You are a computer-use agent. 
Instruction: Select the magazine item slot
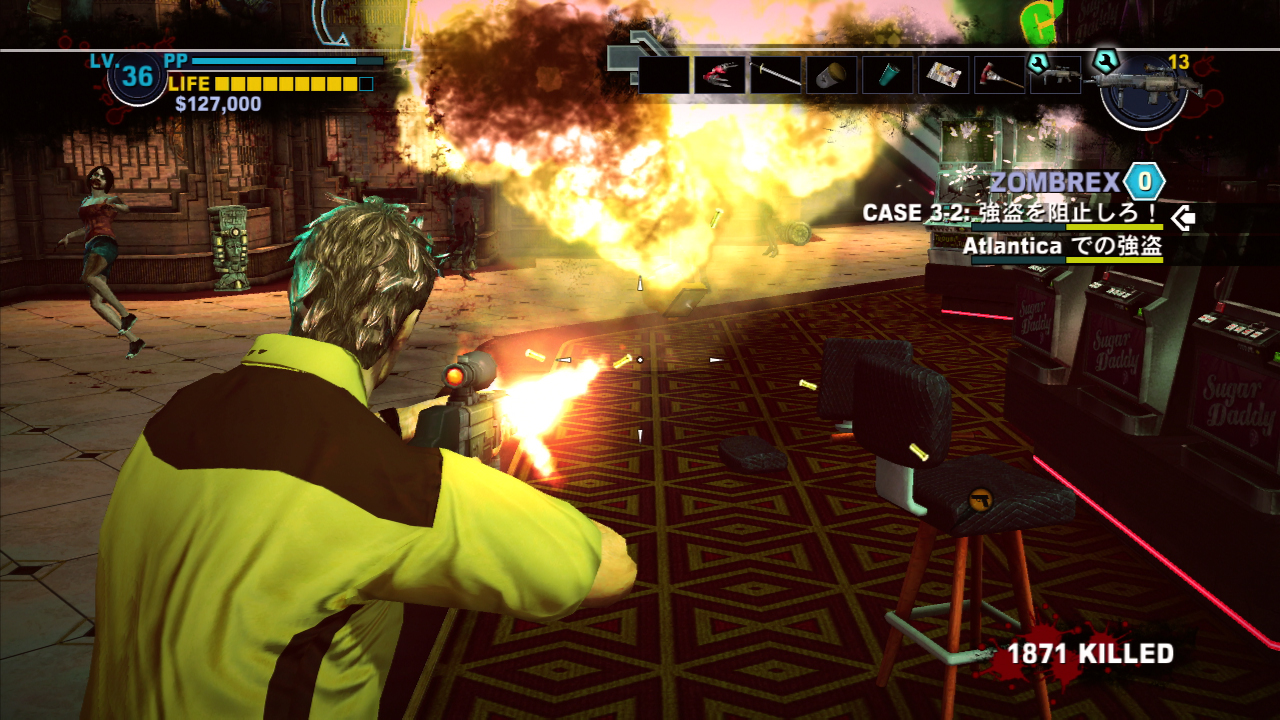[x=944, y=75]
